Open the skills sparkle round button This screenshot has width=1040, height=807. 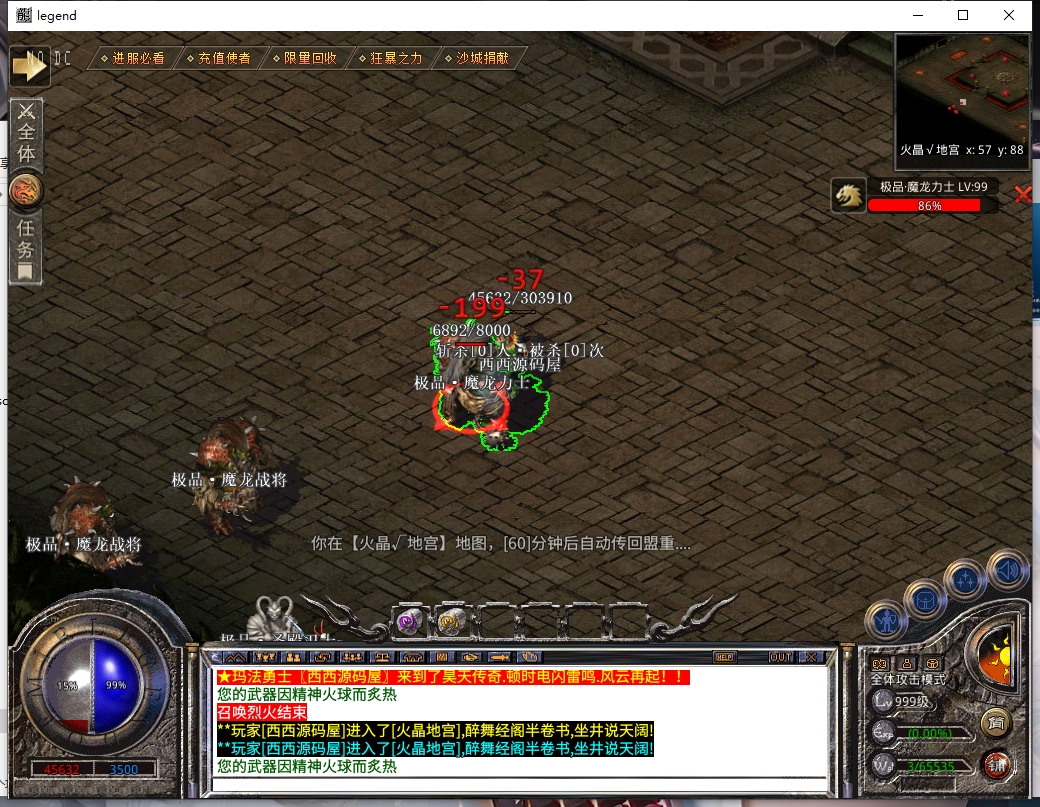[x=966, y=579]
